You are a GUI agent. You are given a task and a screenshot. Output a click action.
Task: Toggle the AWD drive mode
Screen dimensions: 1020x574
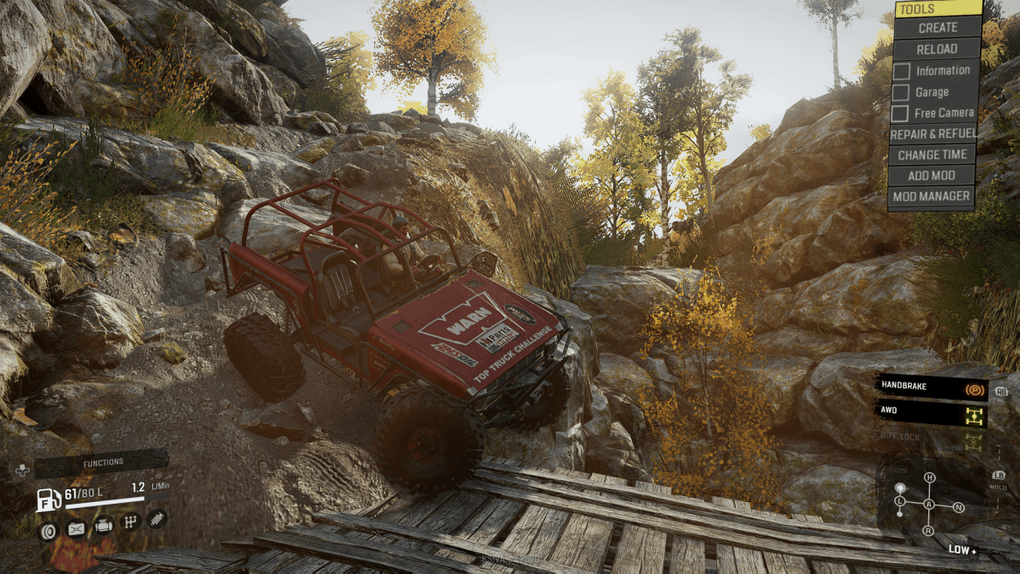click(x=931, y=411)
